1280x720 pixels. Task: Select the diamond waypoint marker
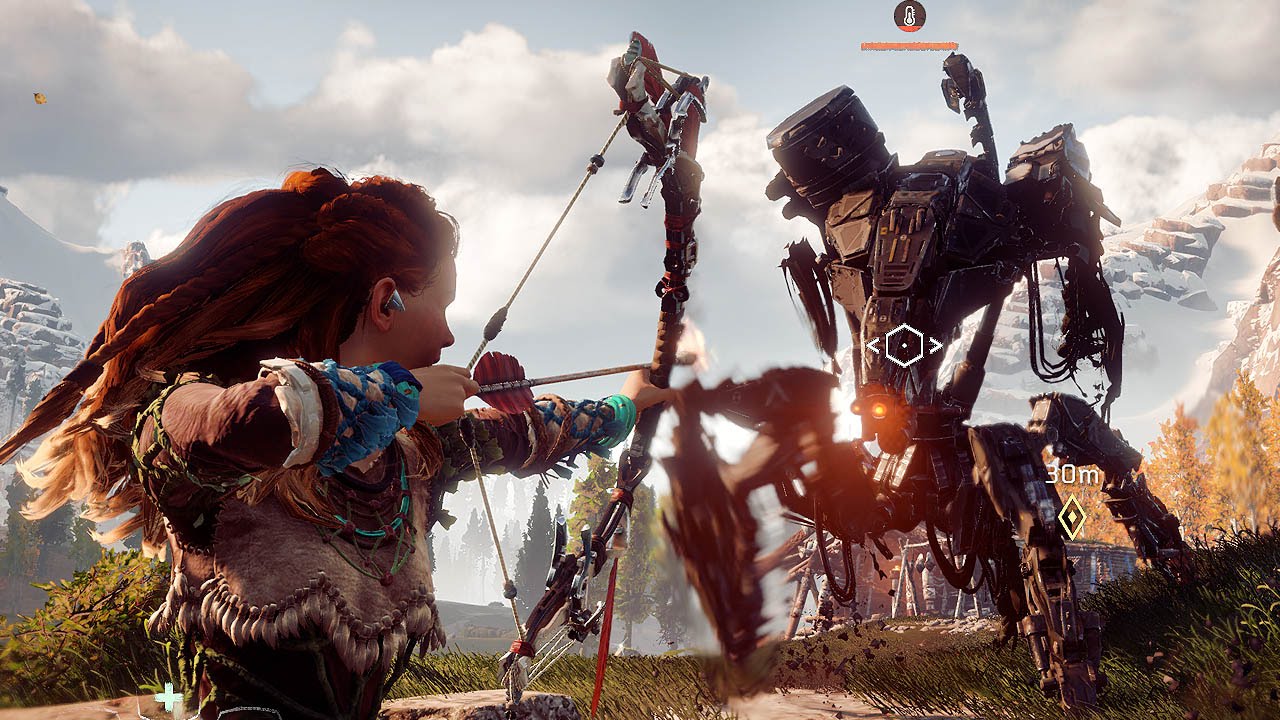click(x=1072, y=516)
